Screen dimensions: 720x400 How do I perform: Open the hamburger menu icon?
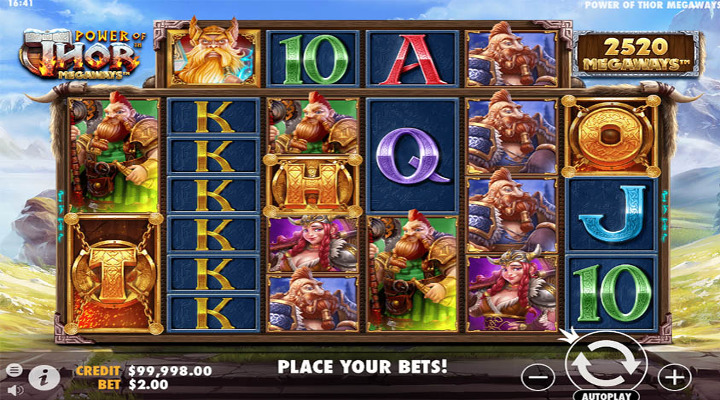(14, 369)
